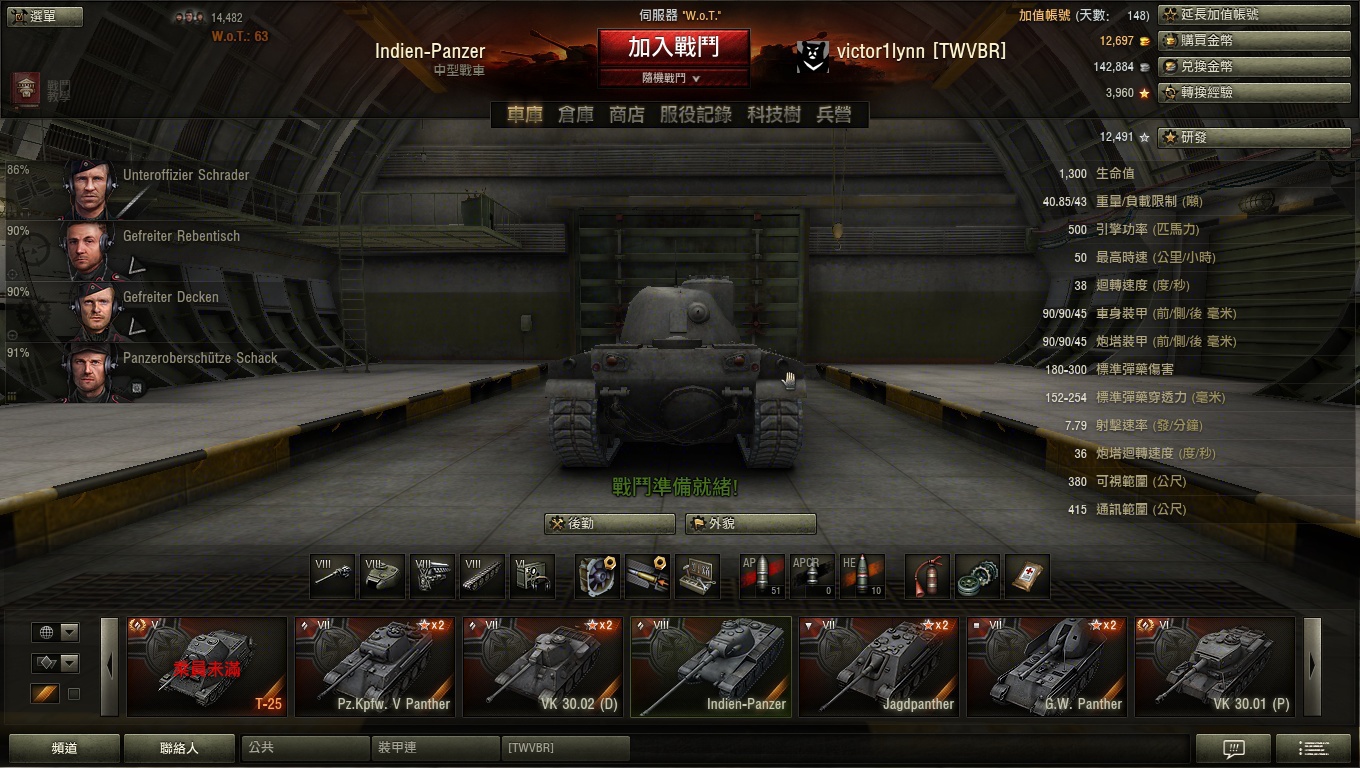Image resolution: width=1360 pixels, height=768 pixels.
Task: Open the 後勤 service button
Action: click(610, 524)
